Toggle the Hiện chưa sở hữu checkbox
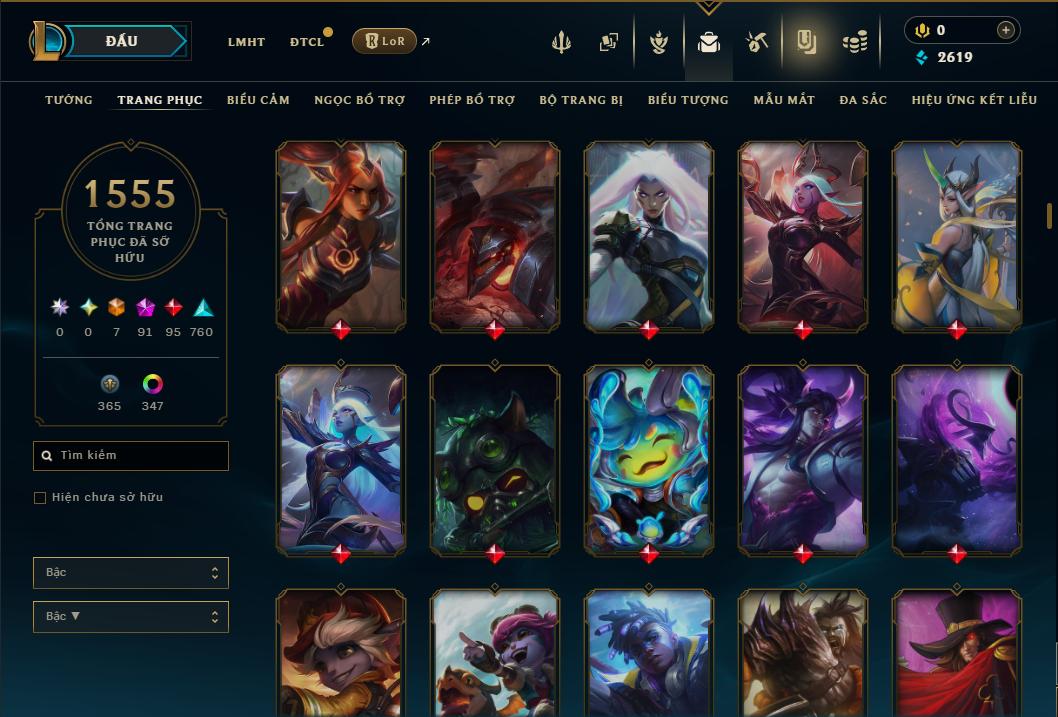This screenshot has width=1058, height=717. (40, 498)
